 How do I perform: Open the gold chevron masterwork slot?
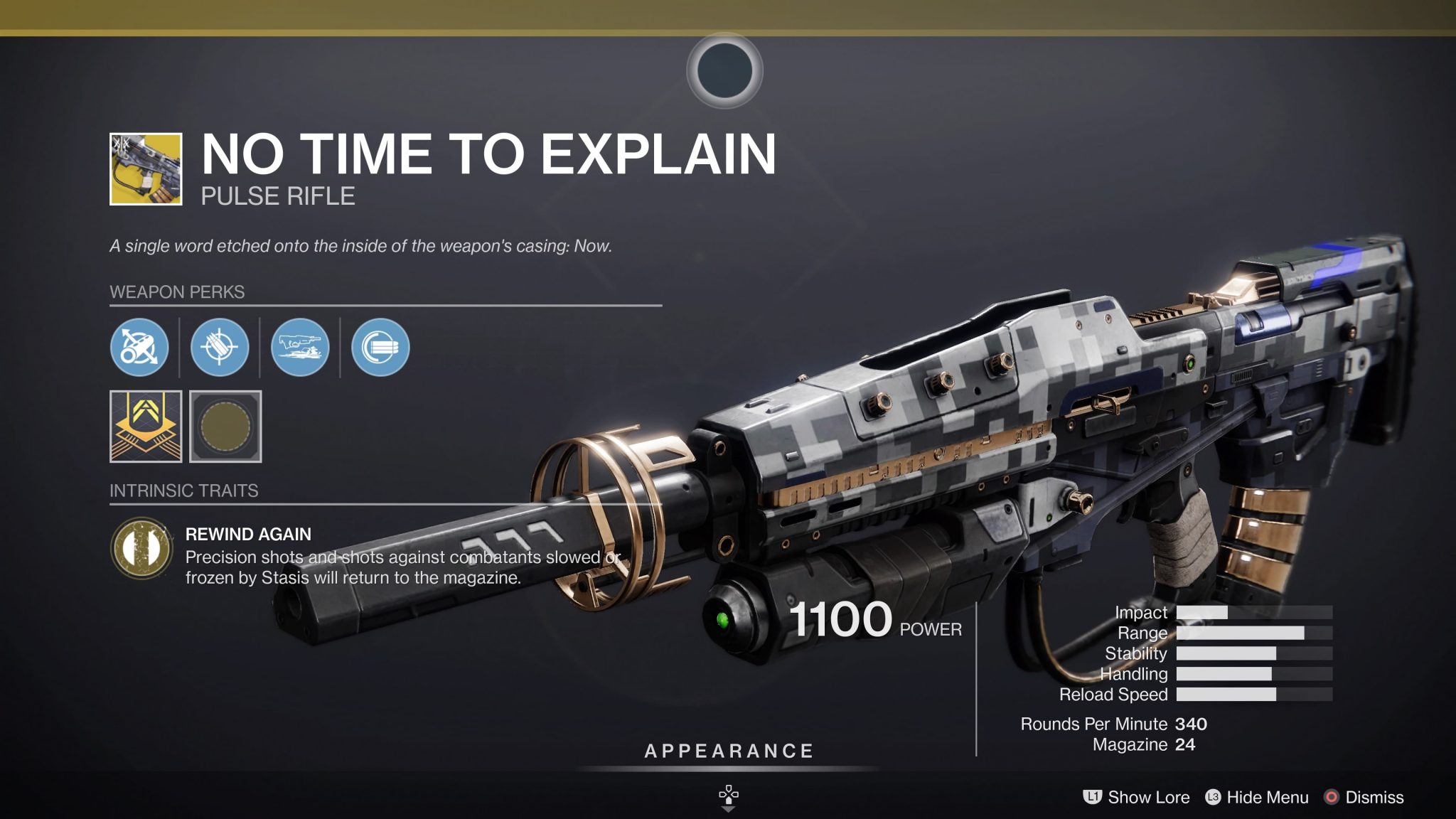click(x=146, y=427)
